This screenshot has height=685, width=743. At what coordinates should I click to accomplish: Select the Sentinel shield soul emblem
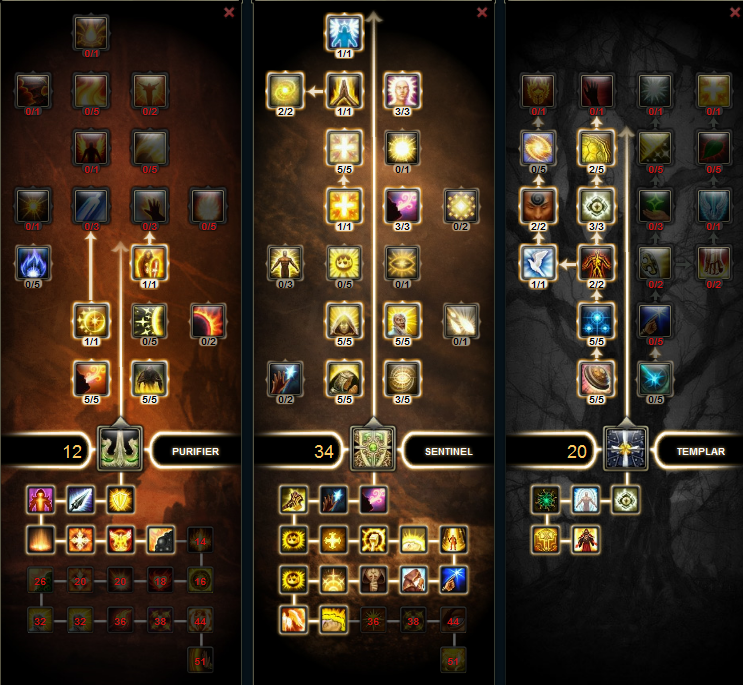pos(374,446)
